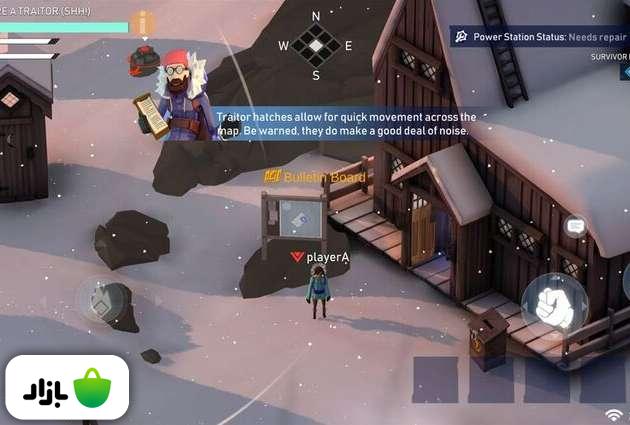Open the chat speech bubble icon
630x425 pixels.
click(575, 227)
